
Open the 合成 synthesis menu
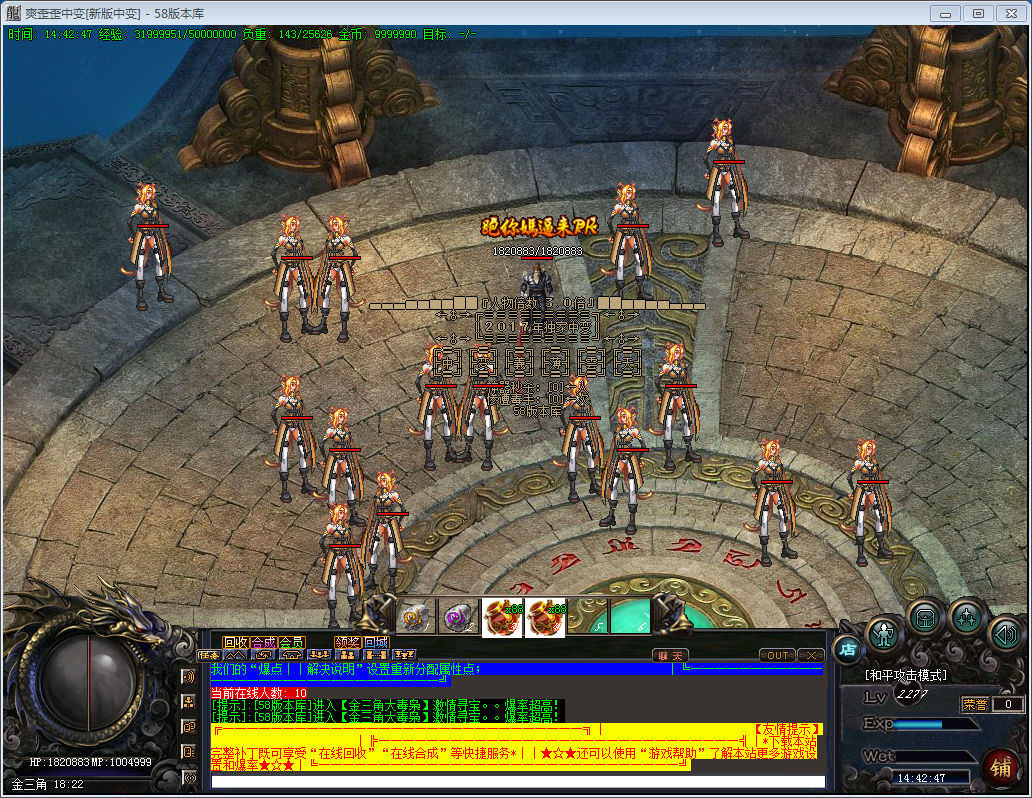pyautogui.click(x=263, y=642)
